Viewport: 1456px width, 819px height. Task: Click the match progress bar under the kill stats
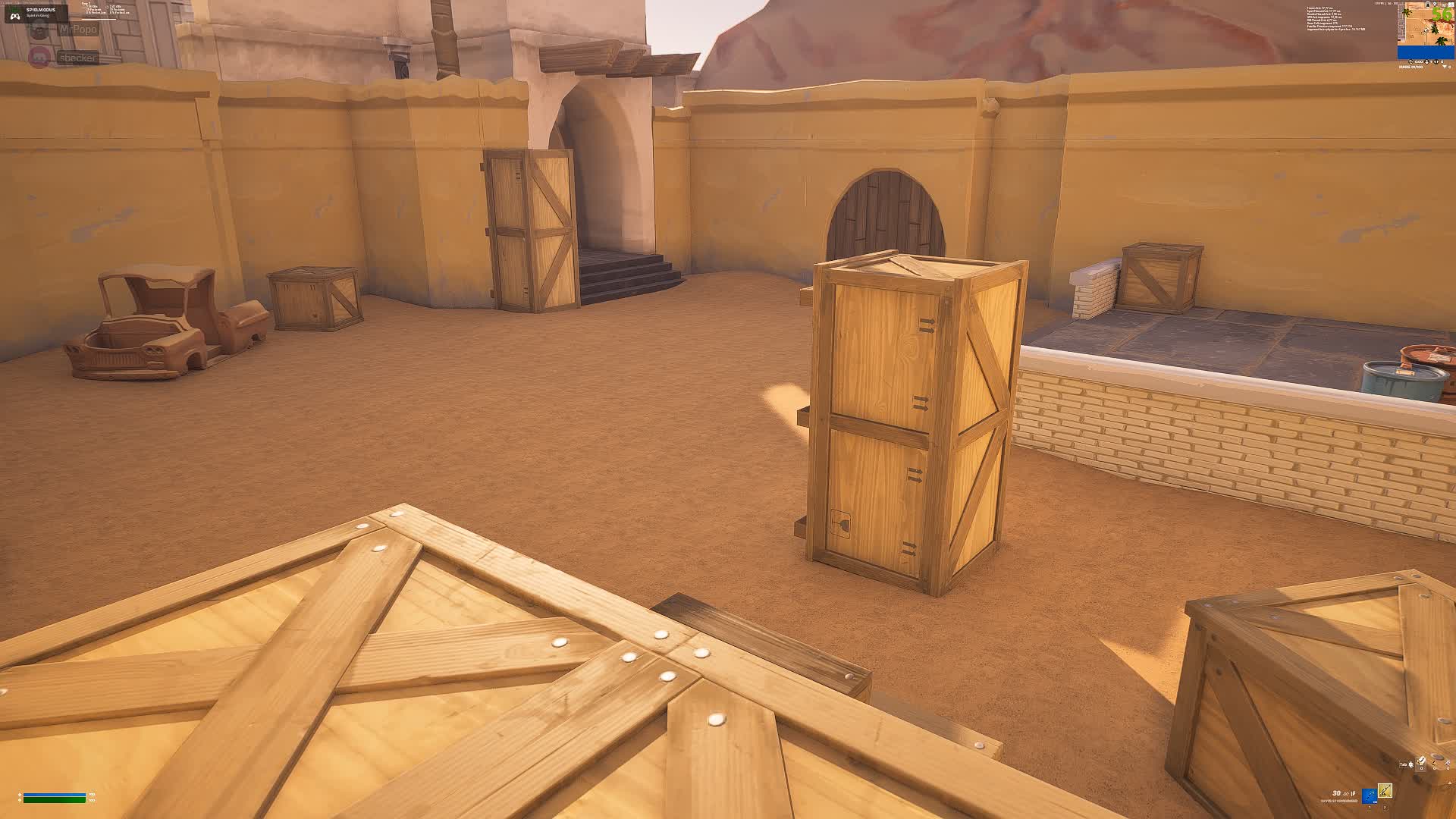click(98, 19)
